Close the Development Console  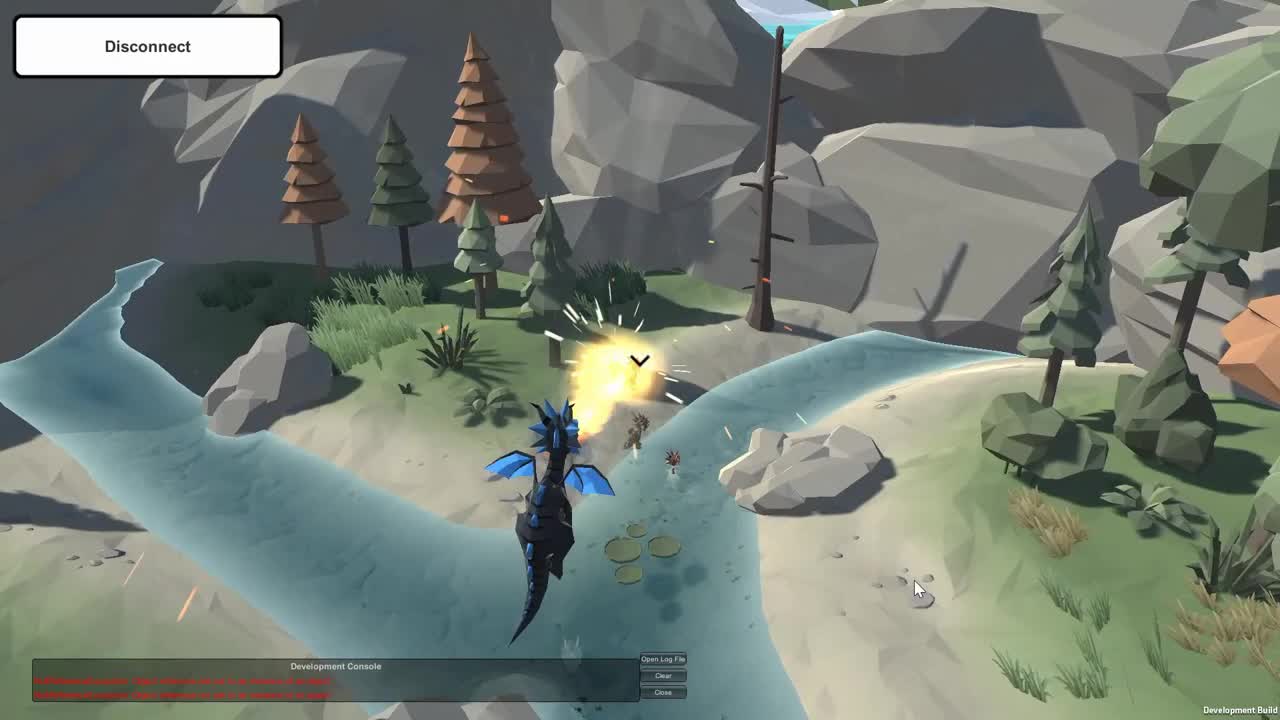(663, 691)
